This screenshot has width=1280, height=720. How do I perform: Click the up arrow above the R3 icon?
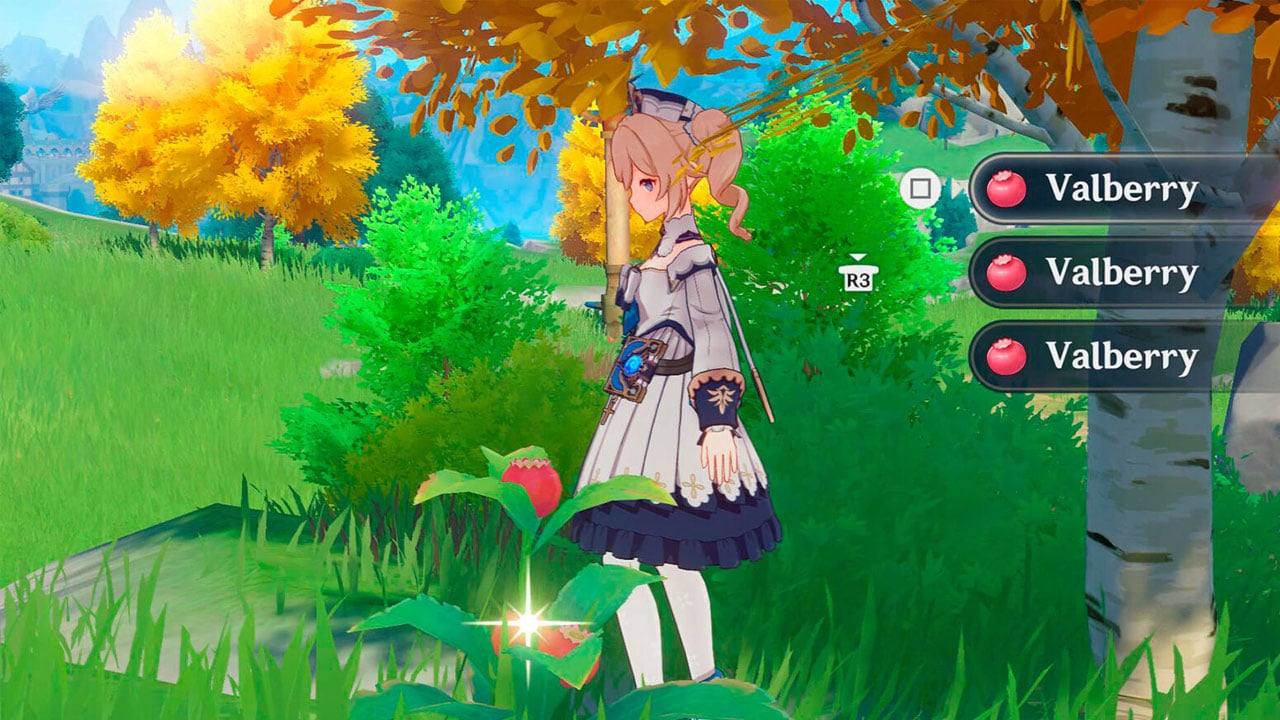tap(857, 258)
